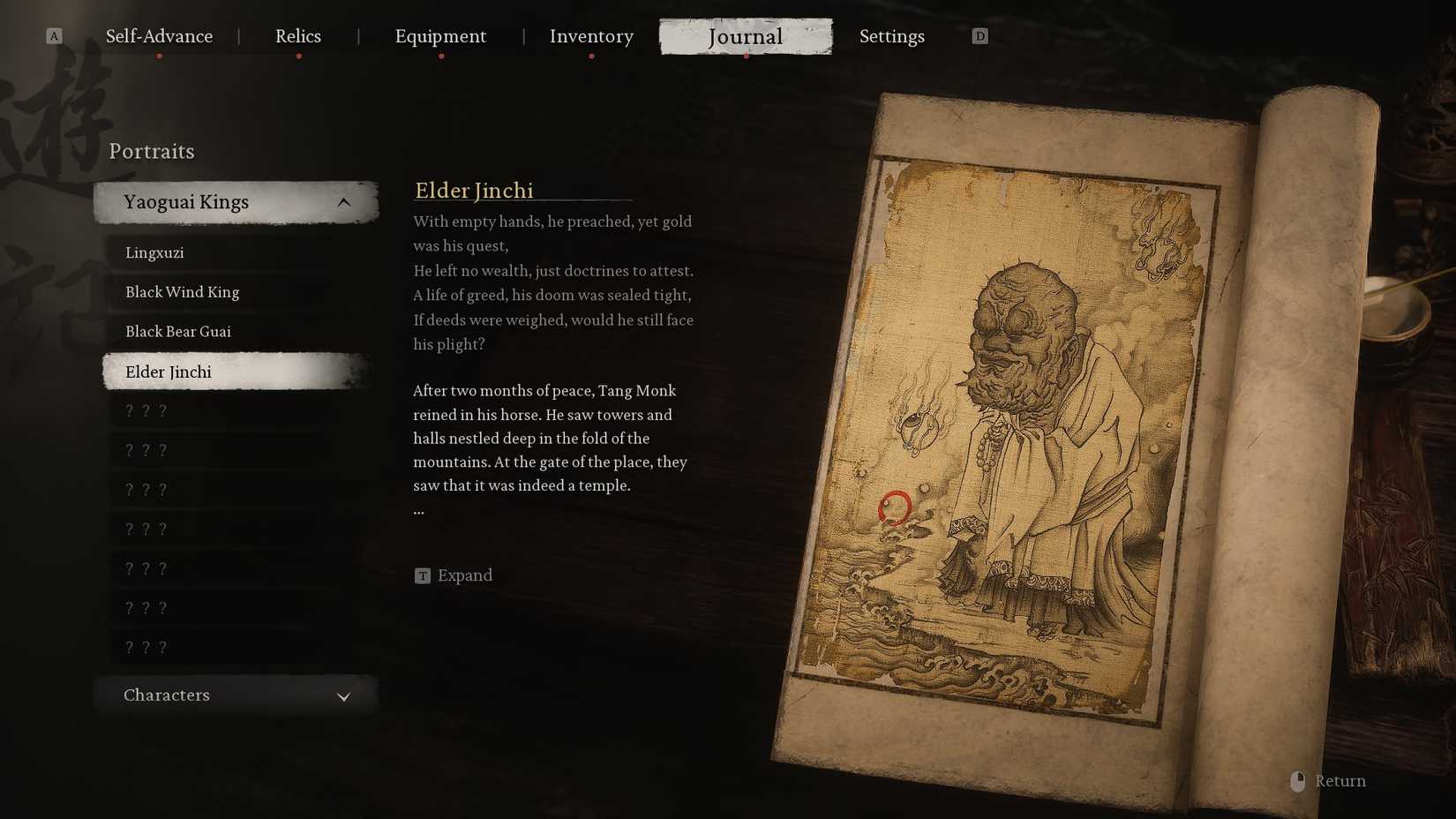Click the mouse icon next to Return
The height and width of the screenshot is (819, 1456).
[x=1297, y=780]
